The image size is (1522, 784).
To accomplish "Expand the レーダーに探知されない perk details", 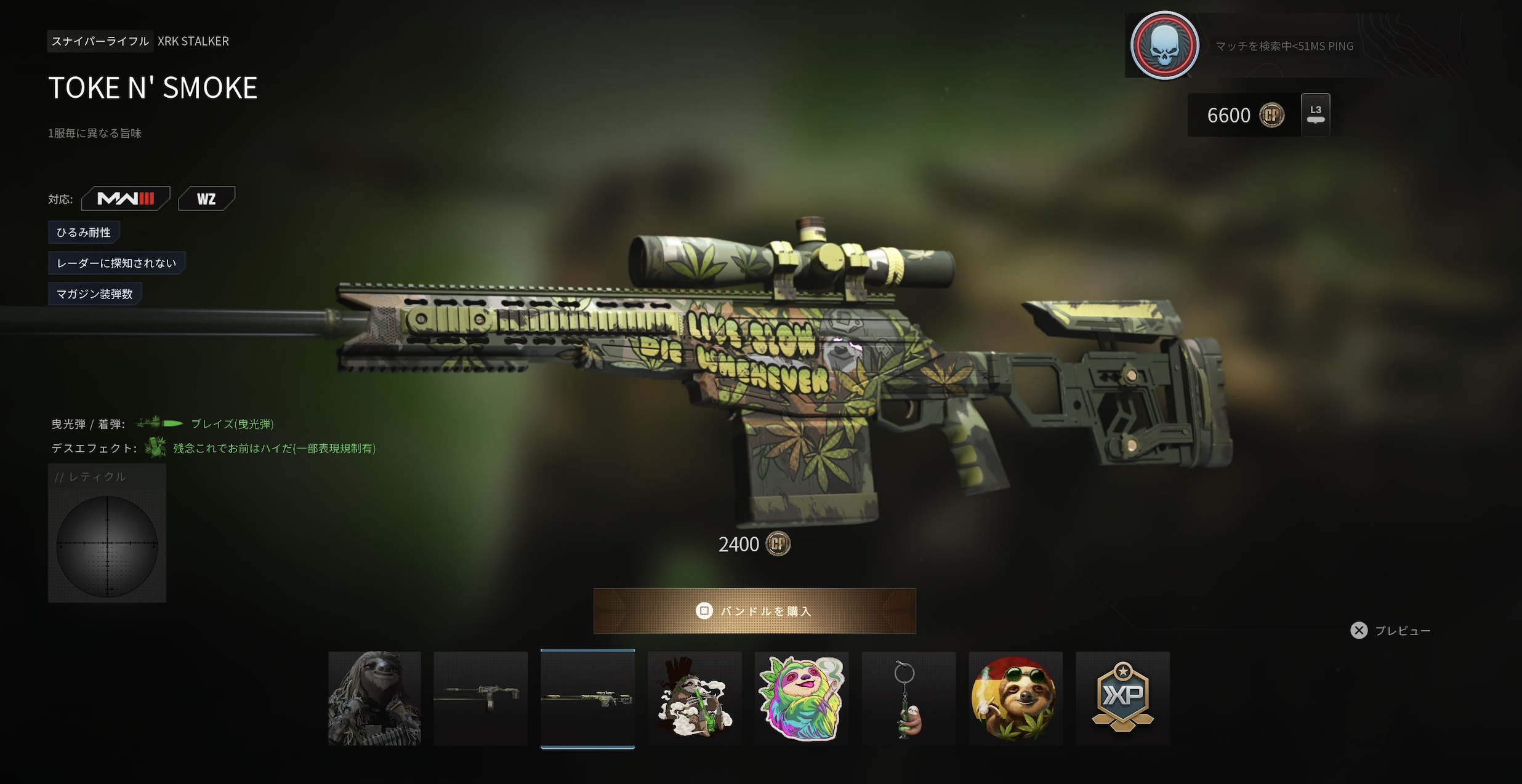I will pos(117,263).
